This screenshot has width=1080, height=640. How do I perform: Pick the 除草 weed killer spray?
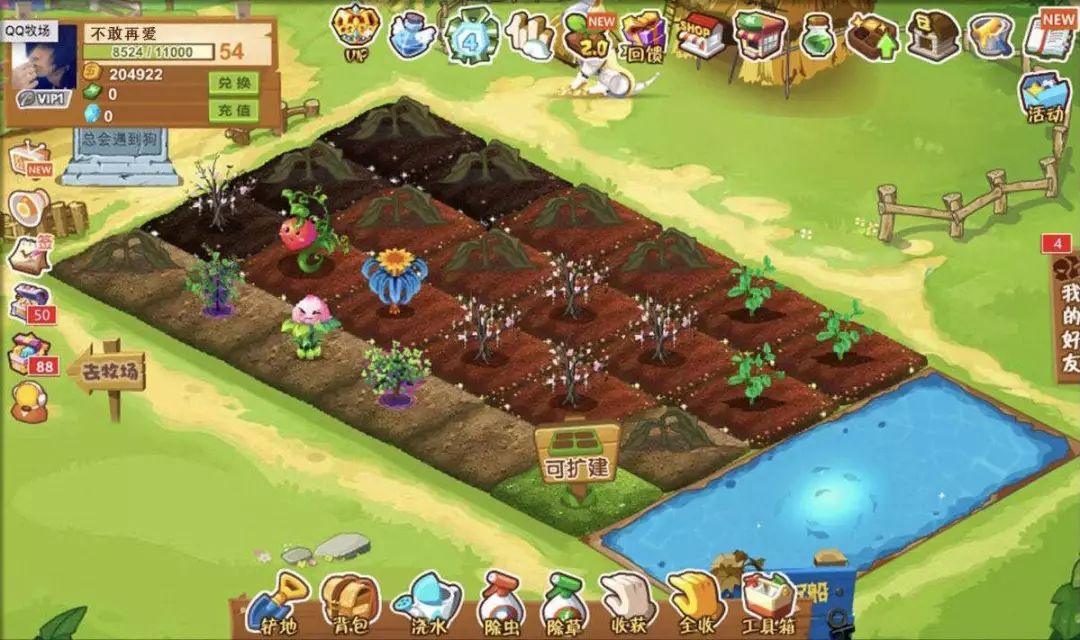562,603
